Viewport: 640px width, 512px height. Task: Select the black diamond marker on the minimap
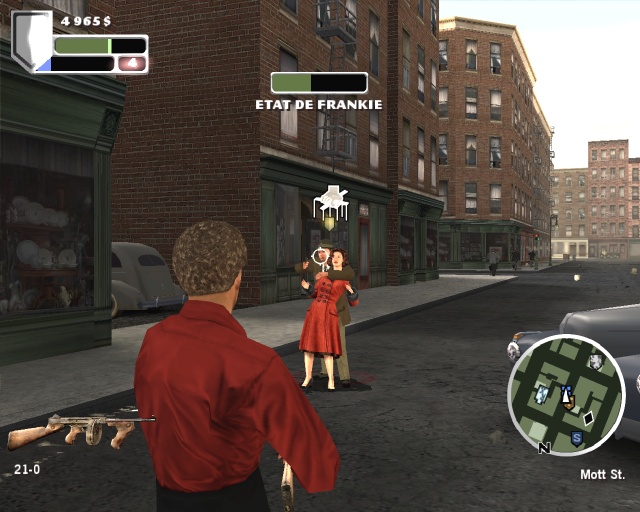(x=589, y=418)
